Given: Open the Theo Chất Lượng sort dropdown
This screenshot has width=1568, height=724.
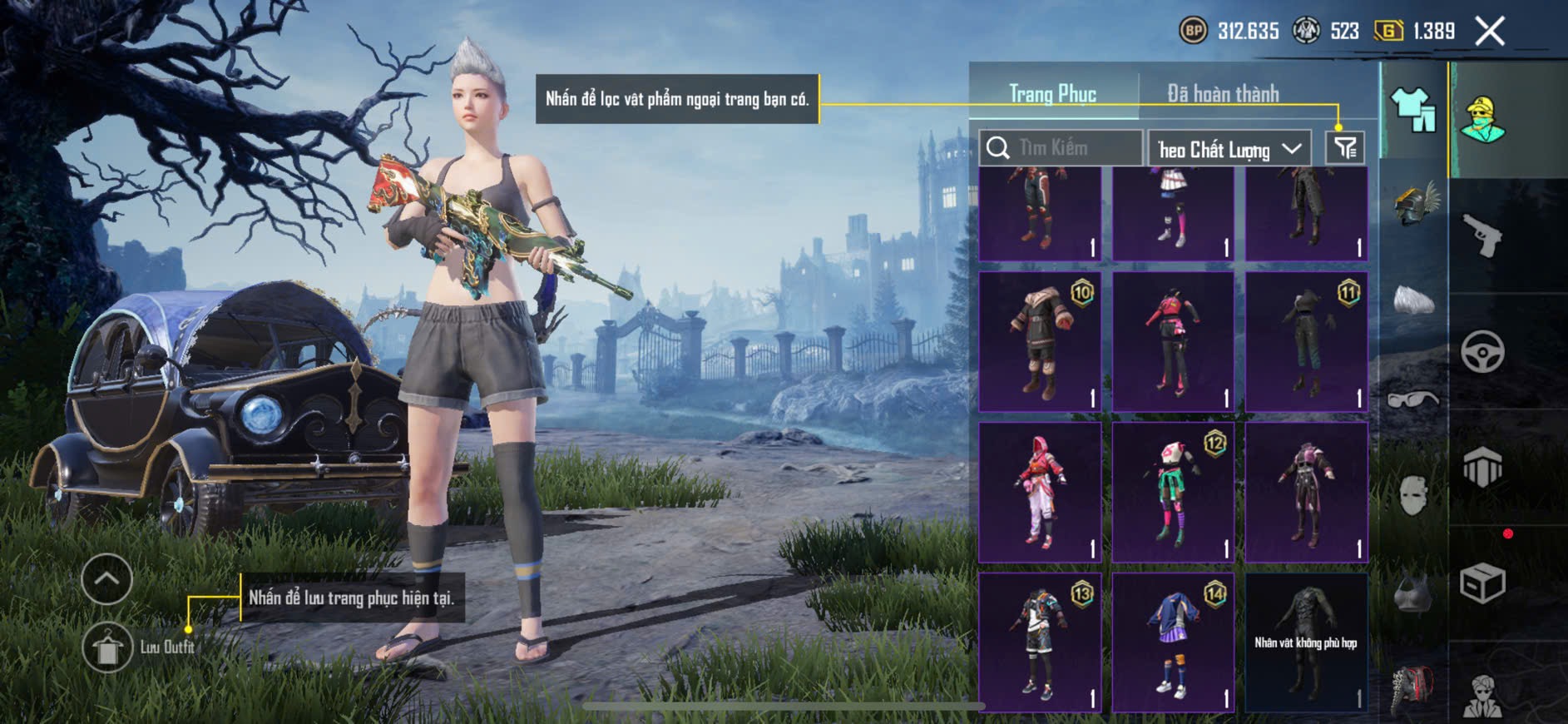Looking at the screenshot, I should click(1229, 149).
